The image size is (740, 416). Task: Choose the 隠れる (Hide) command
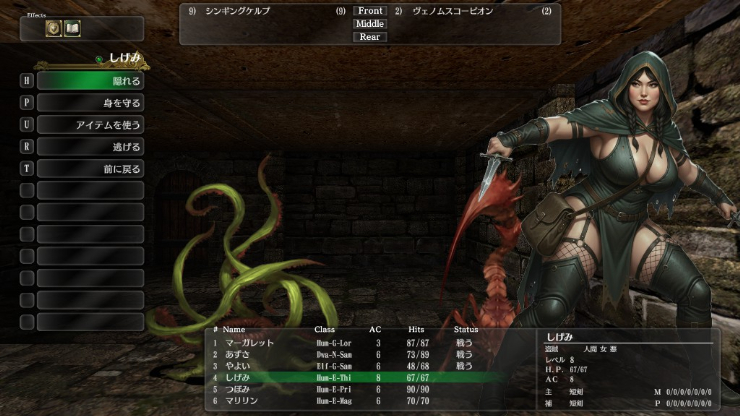coord(91,81)
